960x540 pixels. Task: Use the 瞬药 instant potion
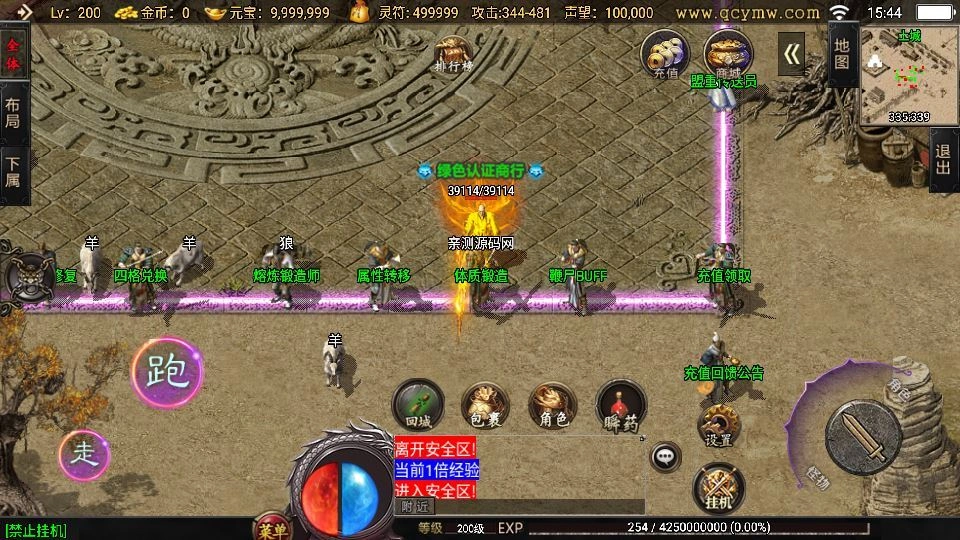[621, 407]
